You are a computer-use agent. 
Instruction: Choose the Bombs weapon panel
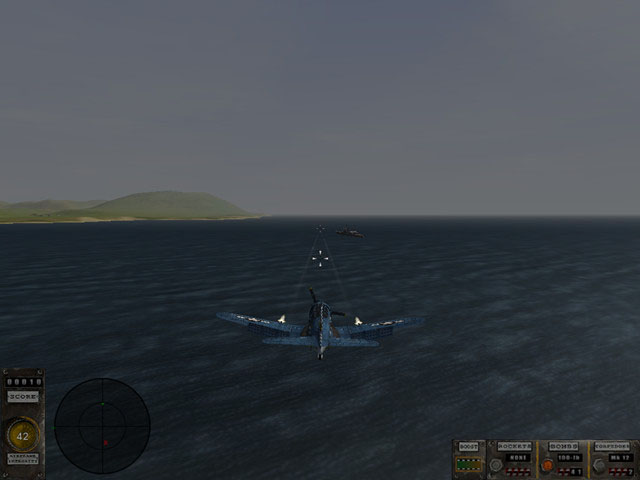563,459
